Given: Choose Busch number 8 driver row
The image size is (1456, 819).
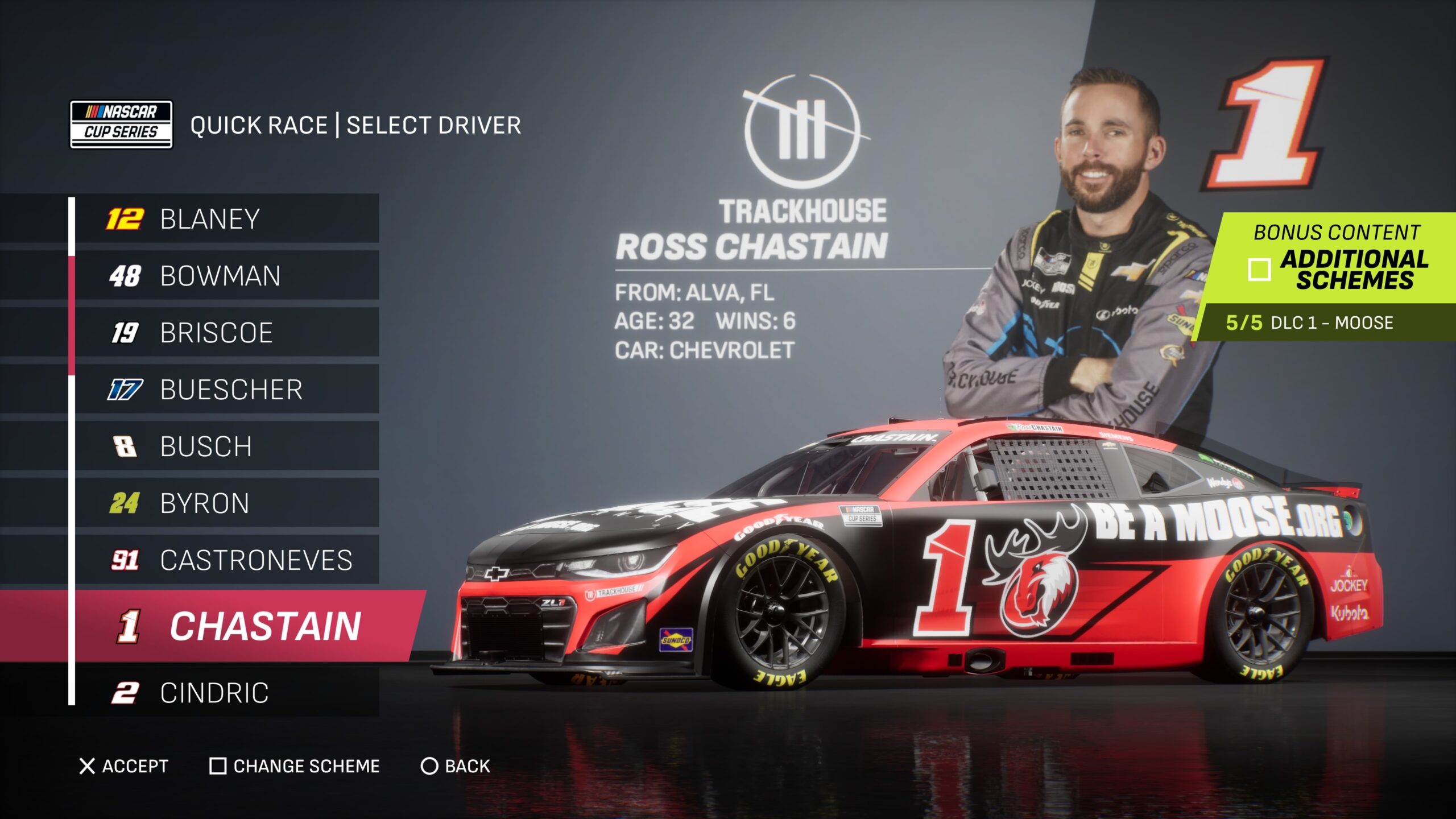Looking at the screenshot, I should point(227,446).
